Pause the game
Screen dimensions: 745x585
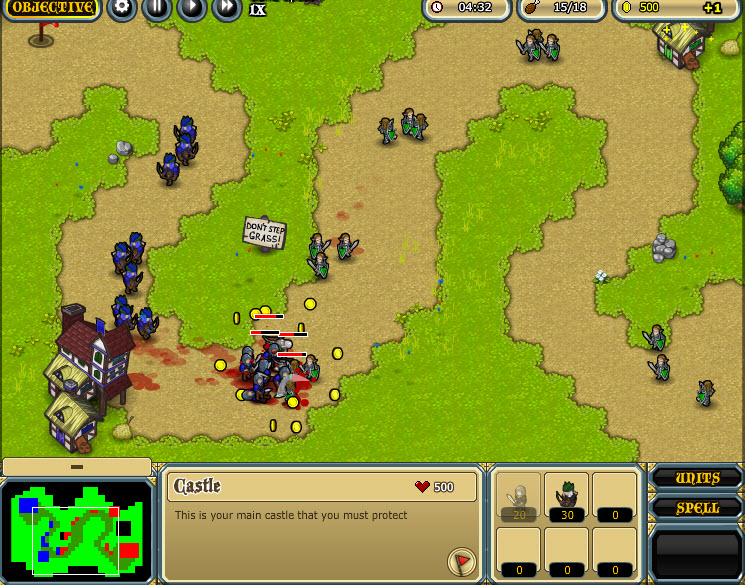[x=157, y=9]
